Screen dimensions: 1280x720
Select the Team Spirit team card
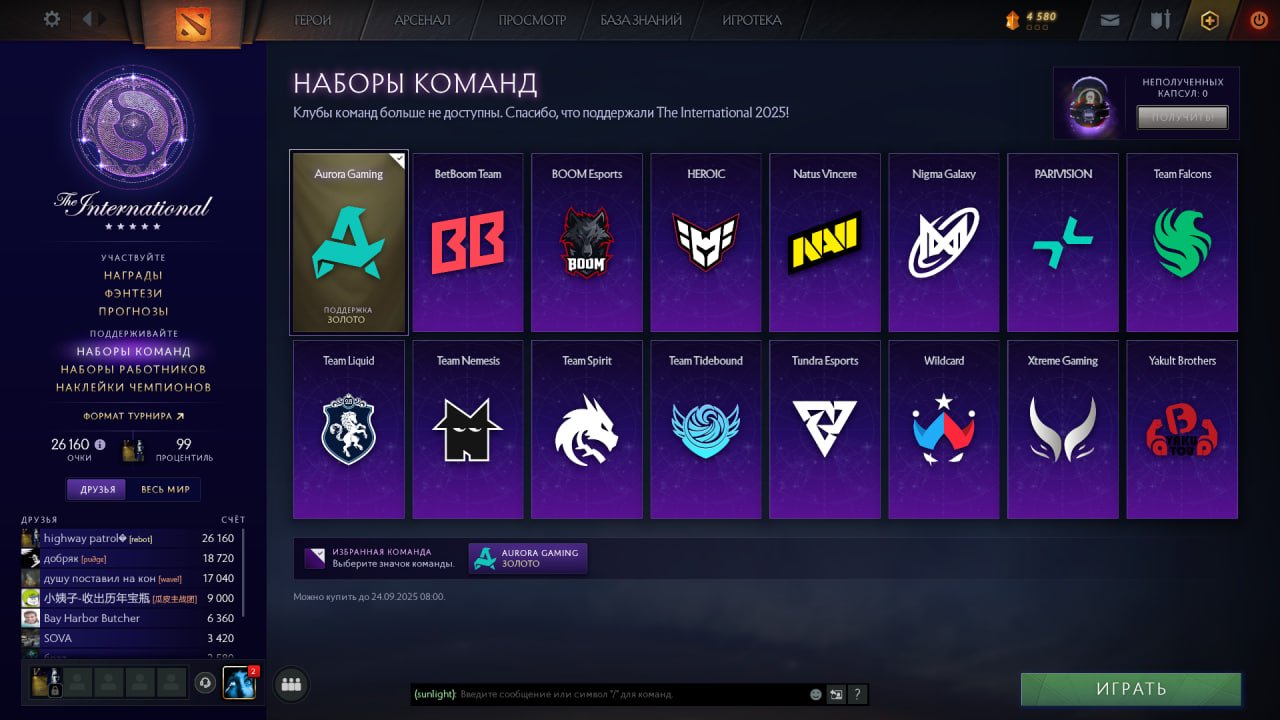pos(586,429)
